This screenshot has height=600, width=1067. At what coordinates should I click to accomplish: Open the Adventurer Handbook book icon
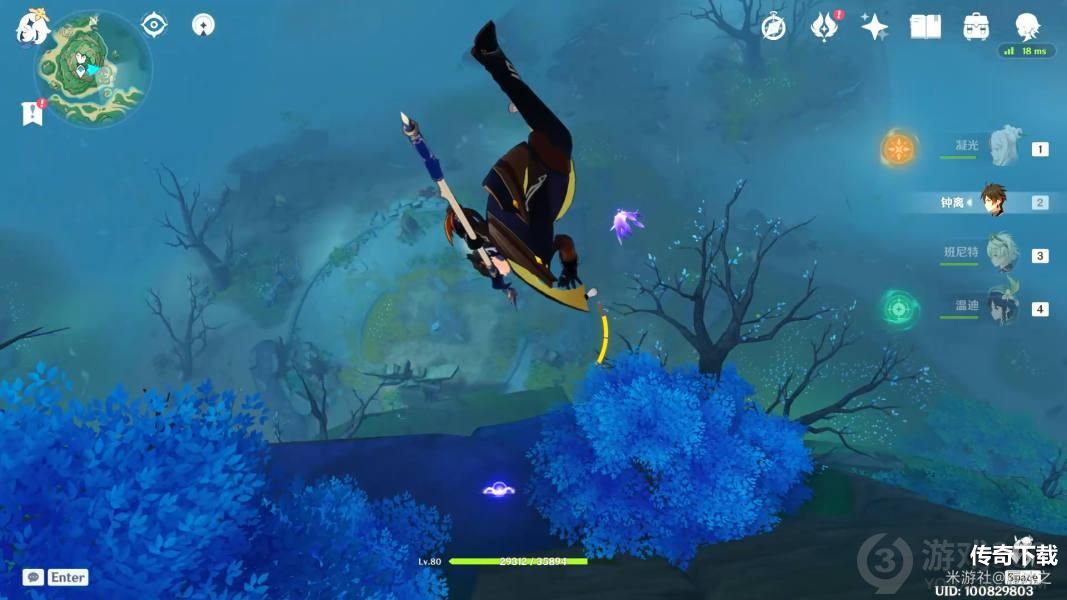click(x=925, y=27)
